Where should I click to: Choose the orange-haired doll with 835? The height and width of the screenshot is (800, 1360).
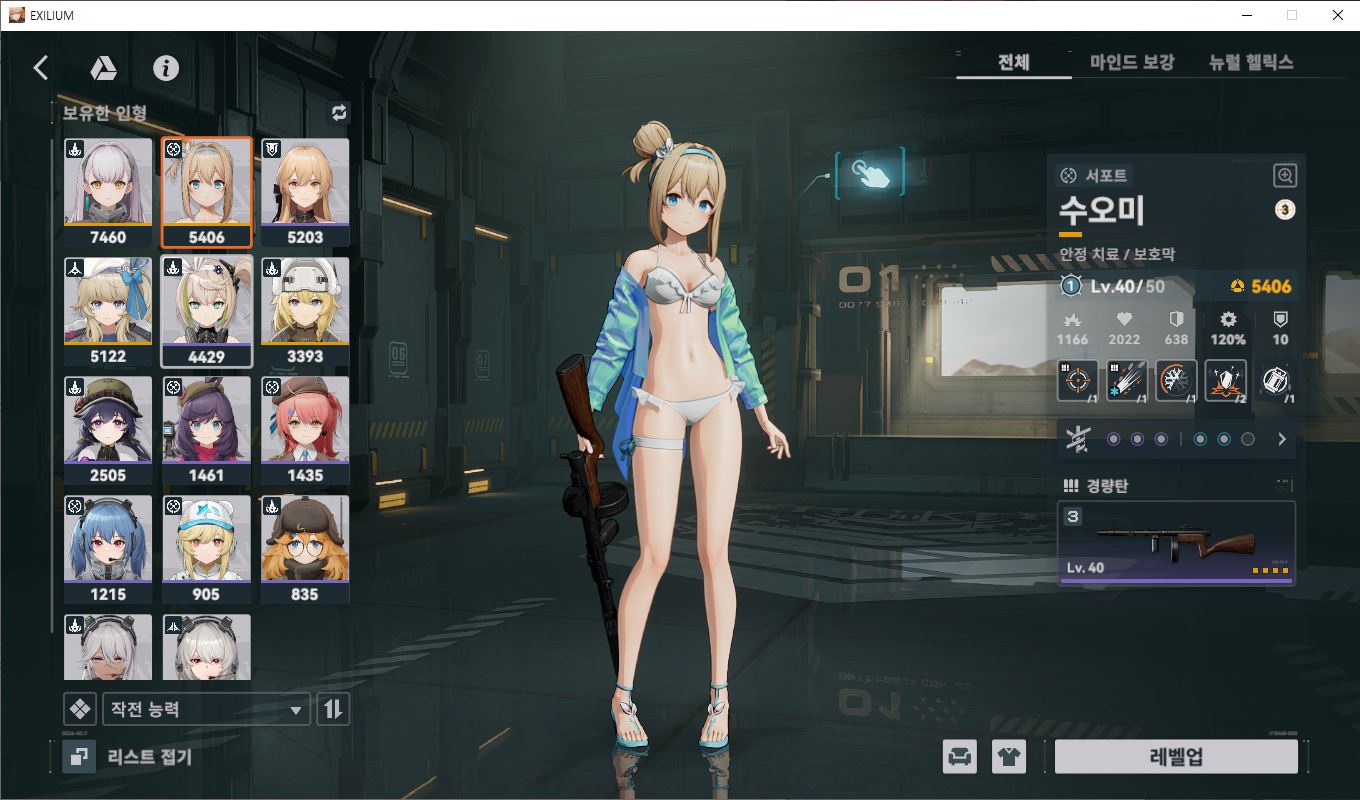(x=305, y=549)
